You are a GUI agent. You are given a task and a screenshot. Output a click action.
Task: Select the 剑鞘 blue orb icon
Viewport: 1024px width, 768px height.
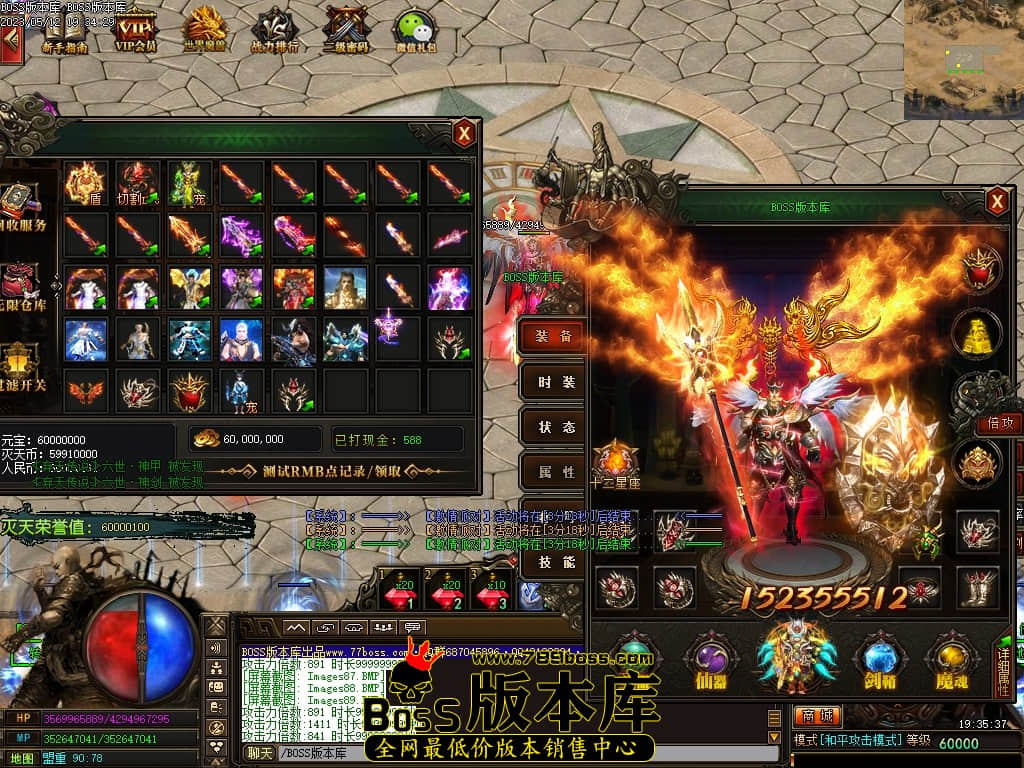click(881, 661)
